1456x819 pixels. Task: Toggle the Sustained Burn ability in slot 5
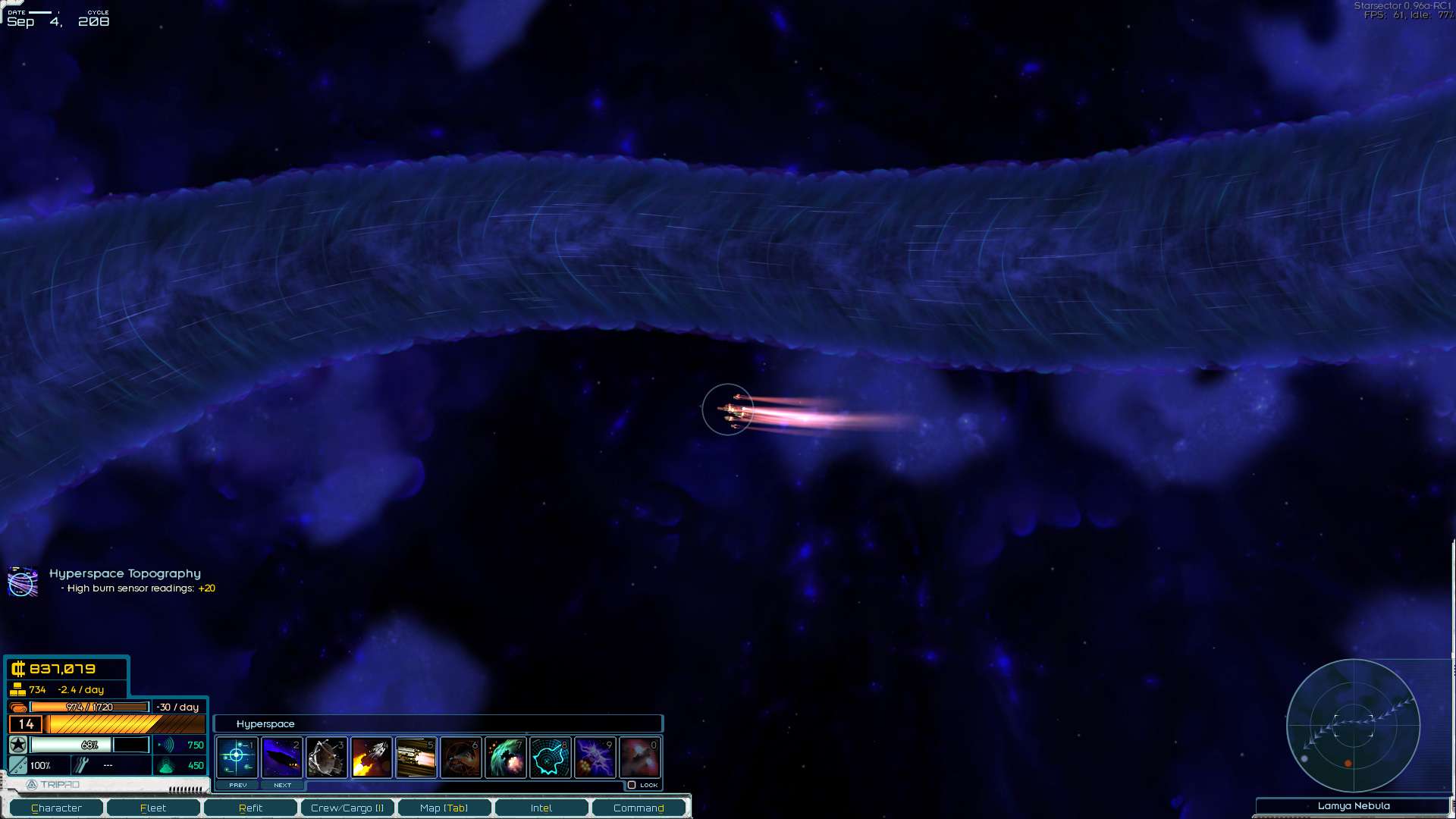point(416,757)
